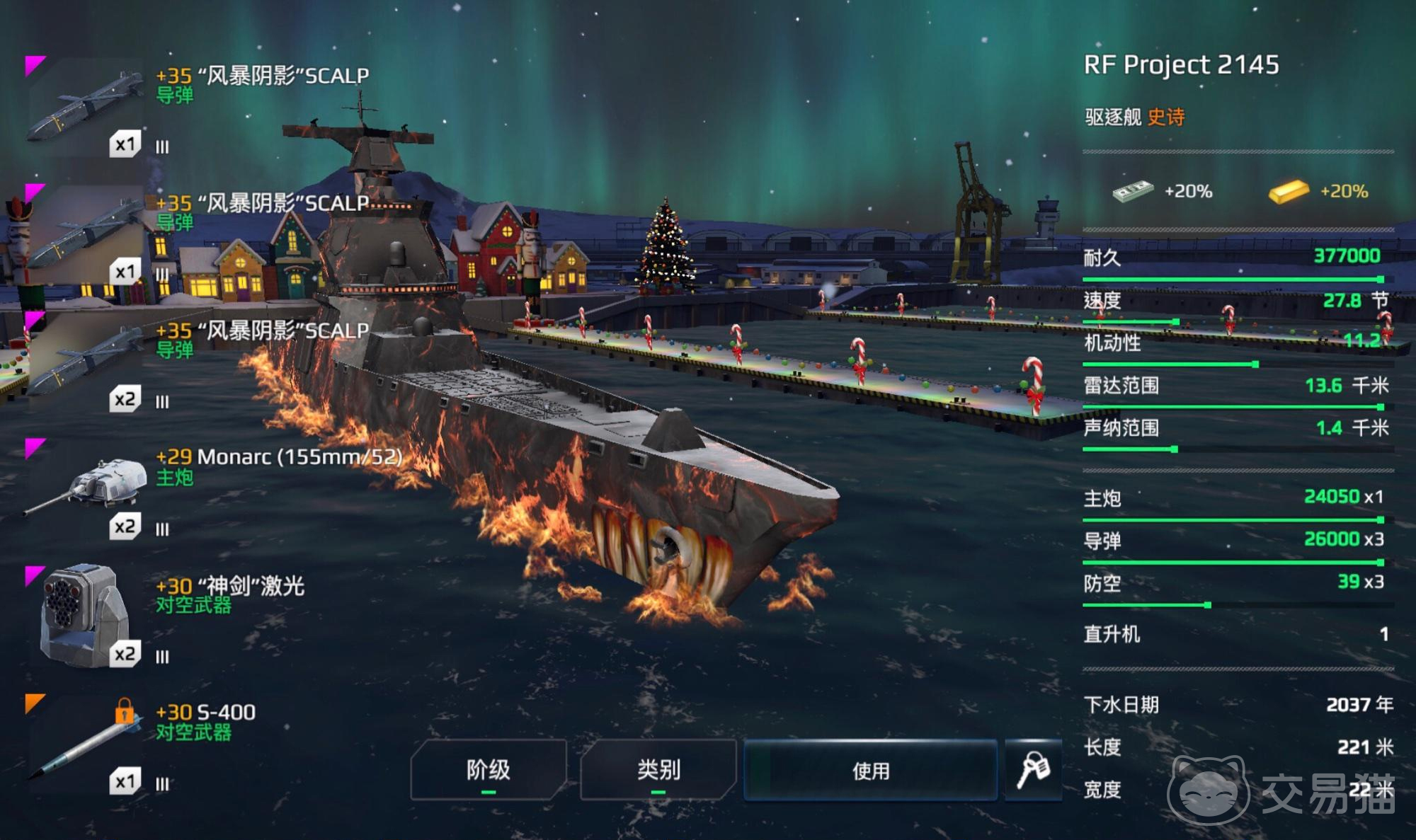Click the key tag icon button
The image size is (1416, 840).
coord(1033,770)
